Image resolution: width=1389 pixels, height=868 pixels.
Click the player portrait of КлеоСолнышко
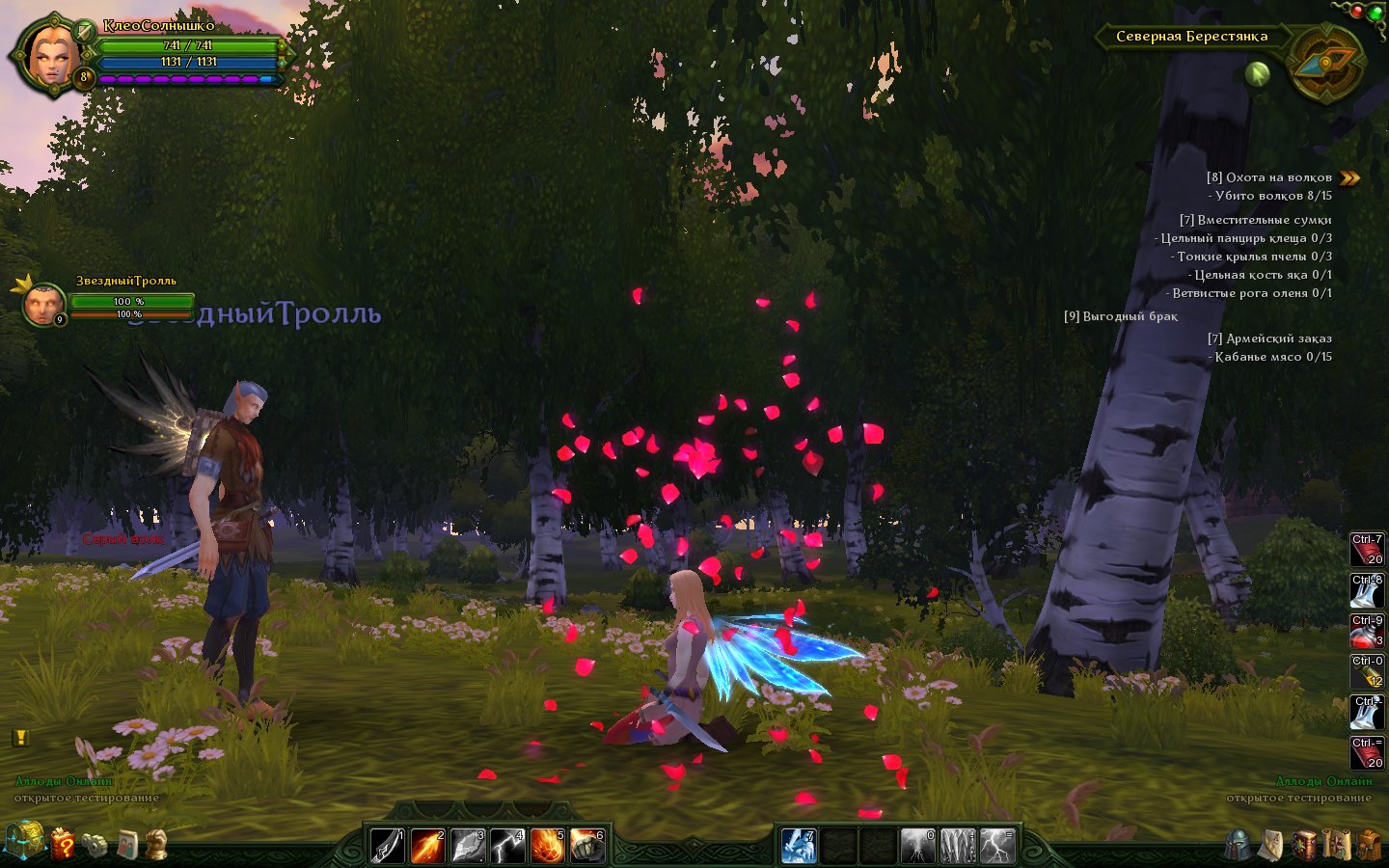pos(48,54)
